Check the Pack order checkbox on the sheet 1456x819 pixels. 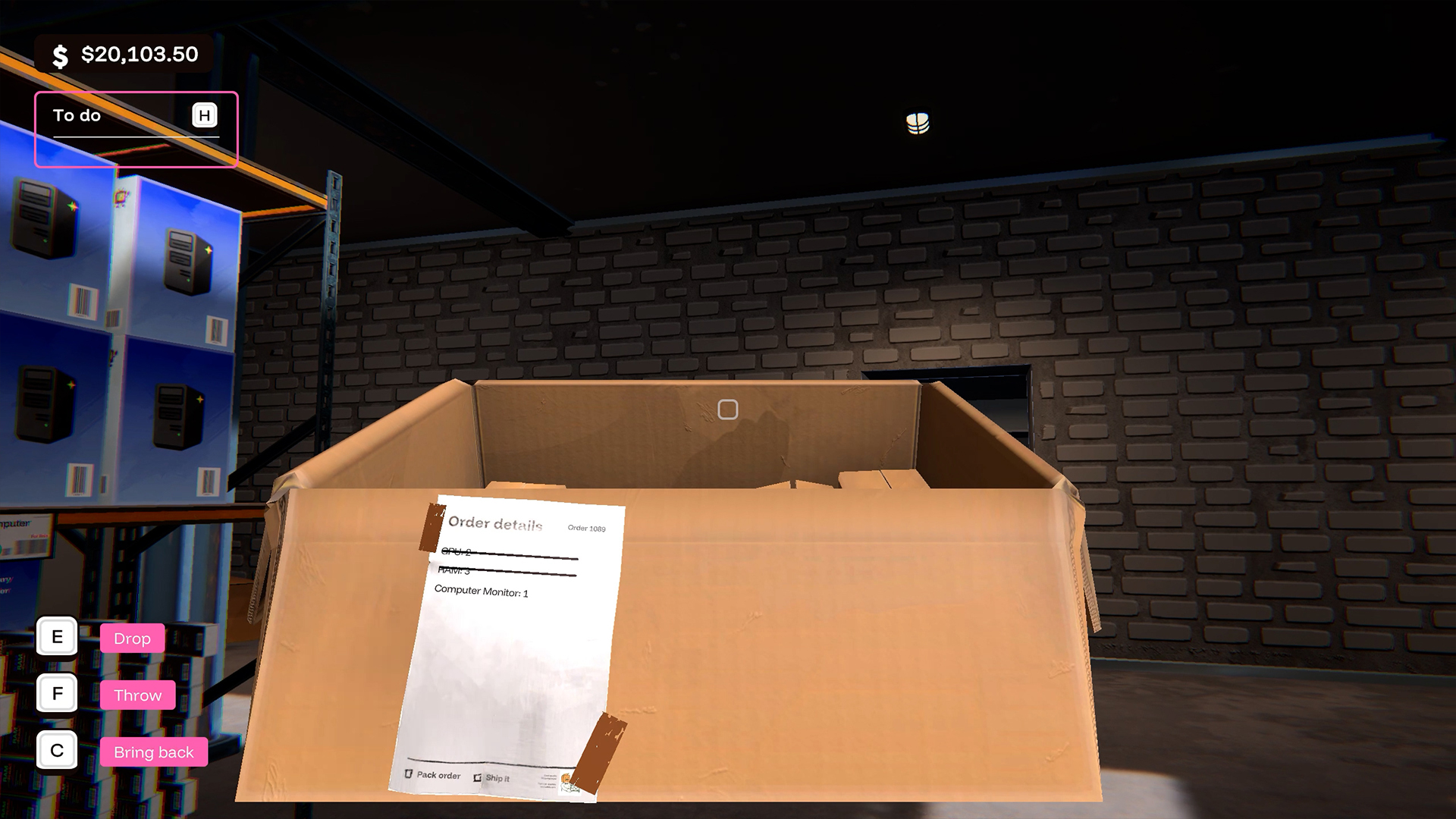tap(408, 775)
